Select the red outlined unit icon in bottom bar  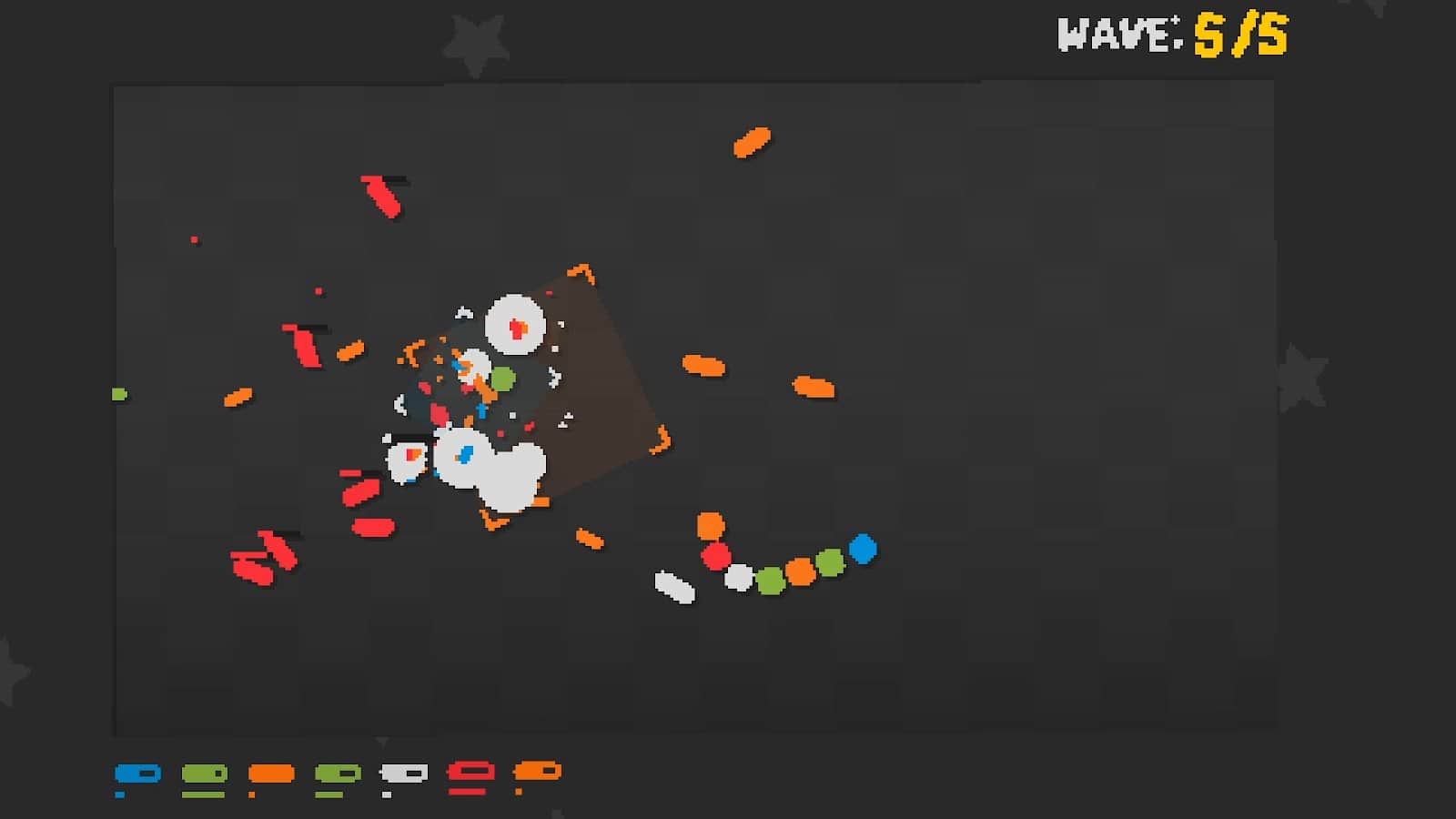pyautogui.click(x=469, y=774)
